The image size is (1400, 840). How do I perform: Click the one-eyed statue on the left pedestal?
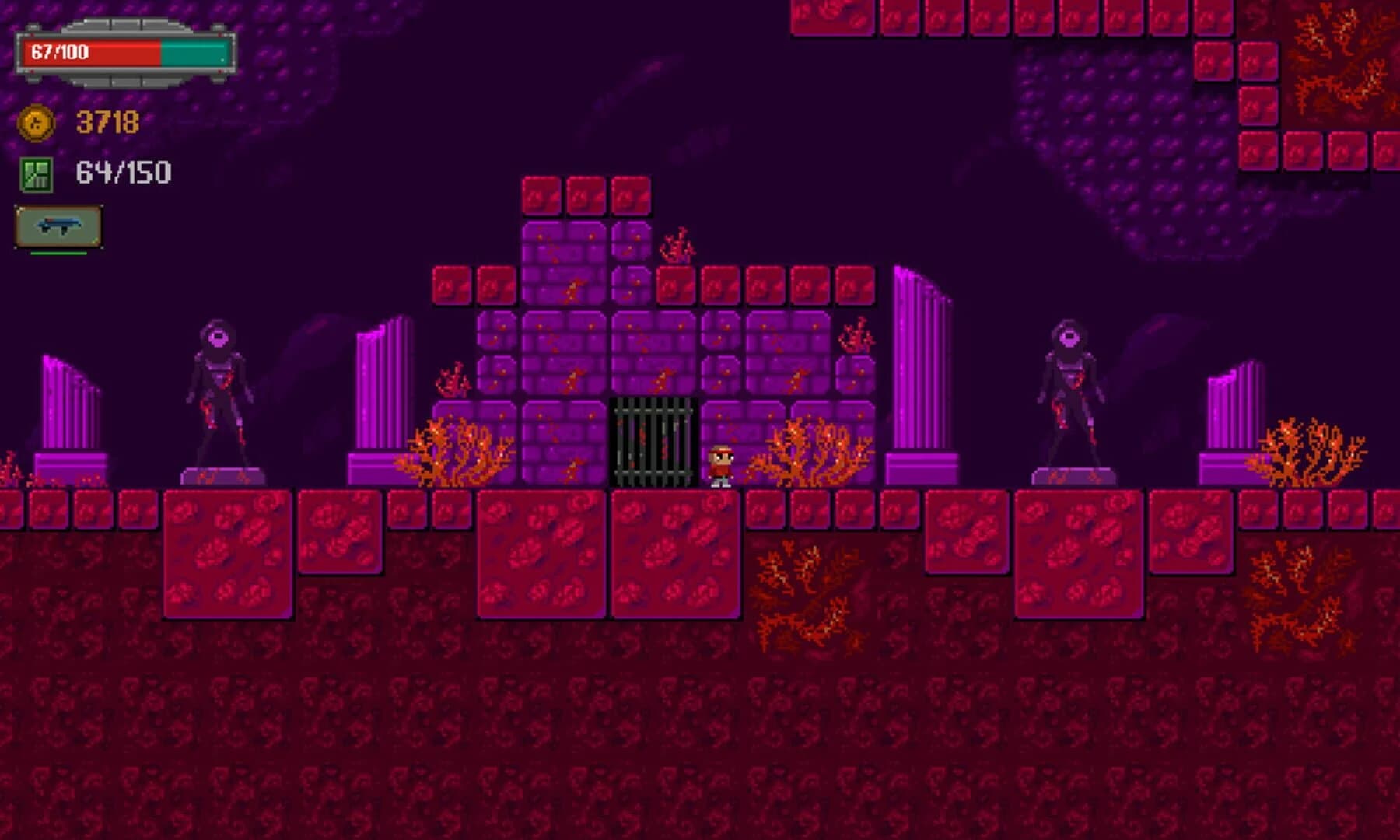[x=219, y=389]
